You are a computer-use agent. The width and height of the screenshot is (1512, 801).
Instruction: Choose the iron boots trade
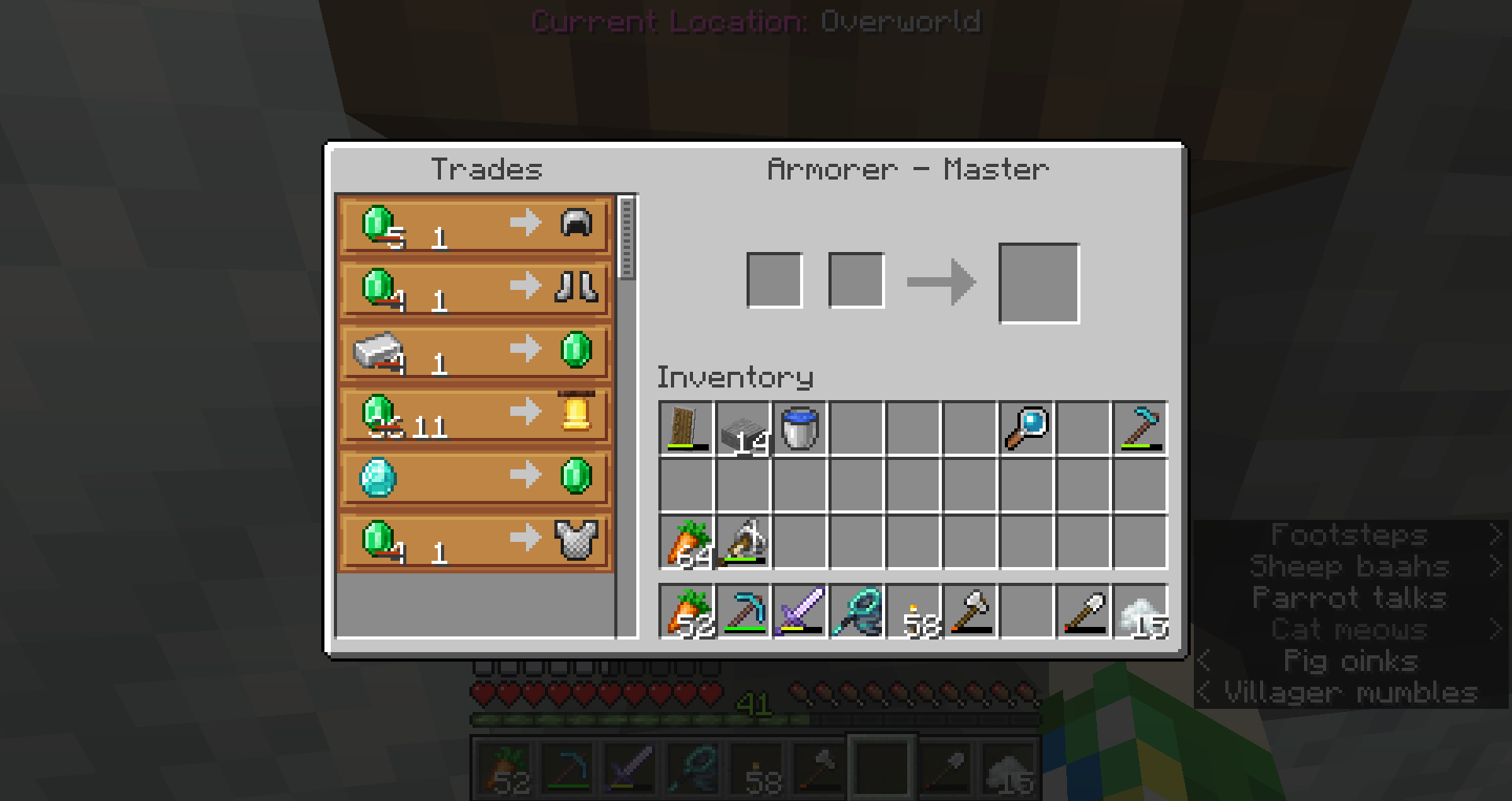[x=475, y=288]
